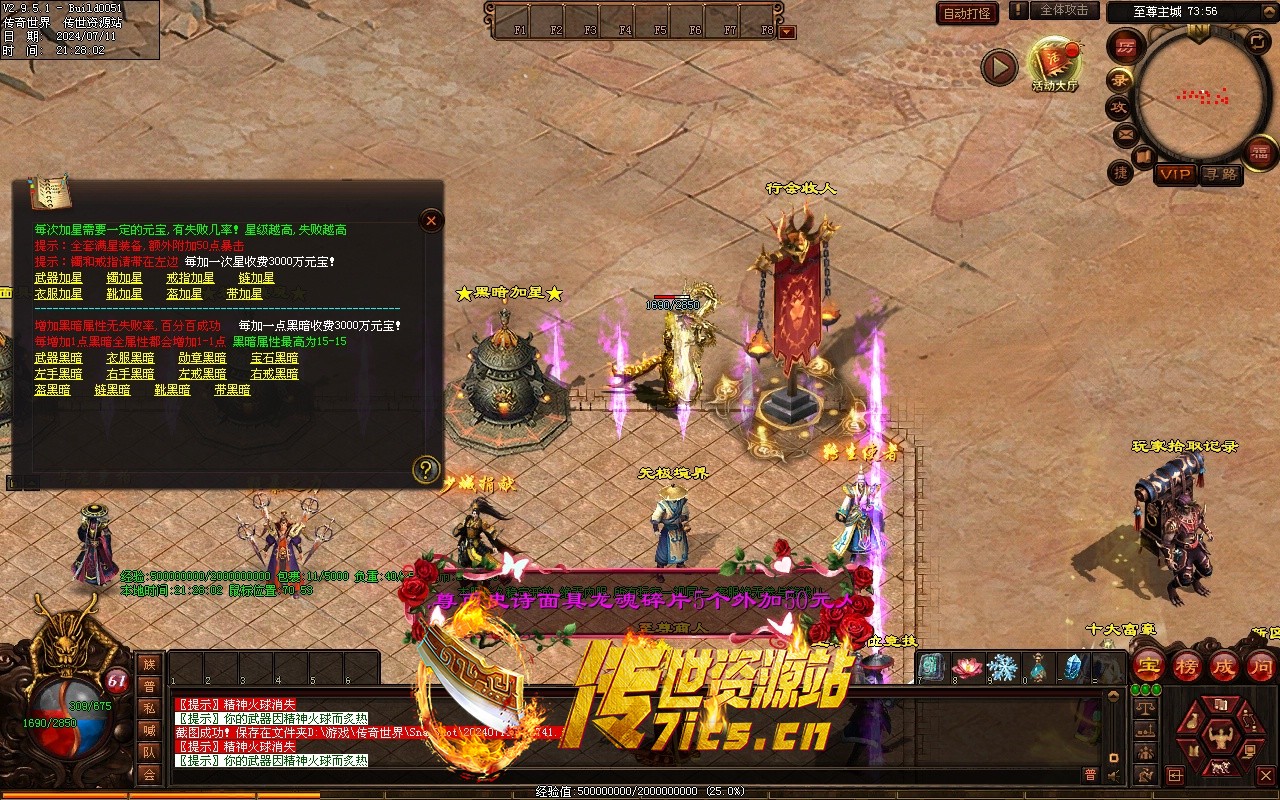Viewport: 1280px width, 800px height.
Task: Open the 榜 ranking button
Action: 1186,665
